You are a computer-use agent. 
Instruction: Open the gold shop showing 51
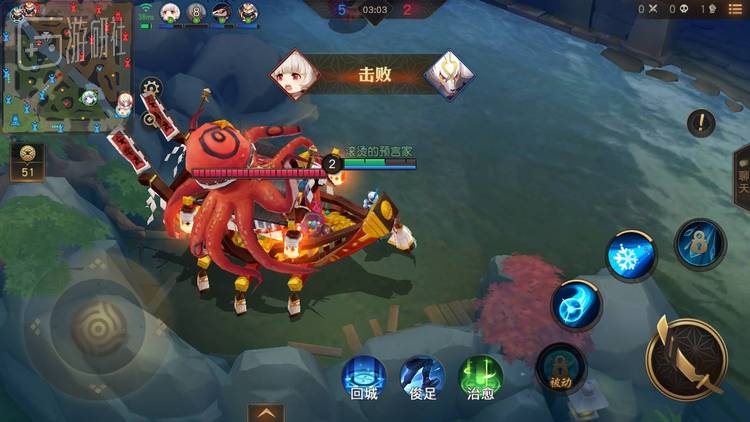pyautogui.click(x=26, y=162)
